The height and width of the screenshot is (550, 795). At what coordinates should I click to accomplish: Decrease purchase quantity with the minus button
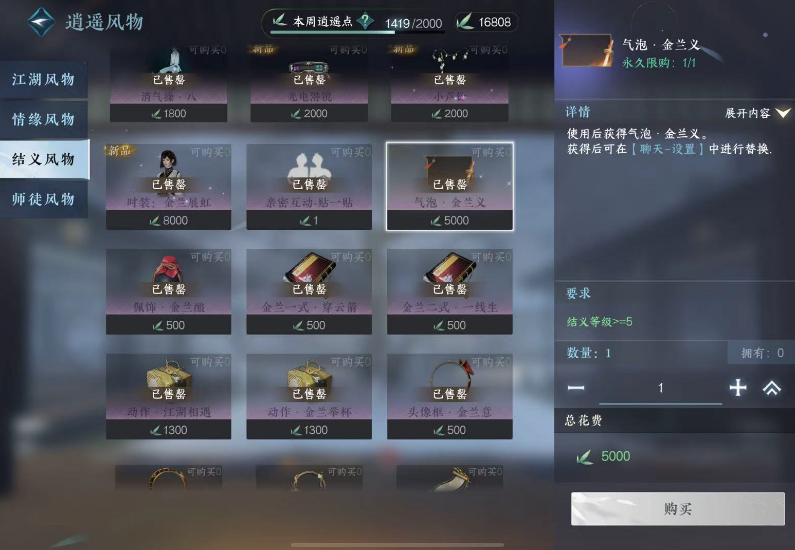click(x=576, y=388)
